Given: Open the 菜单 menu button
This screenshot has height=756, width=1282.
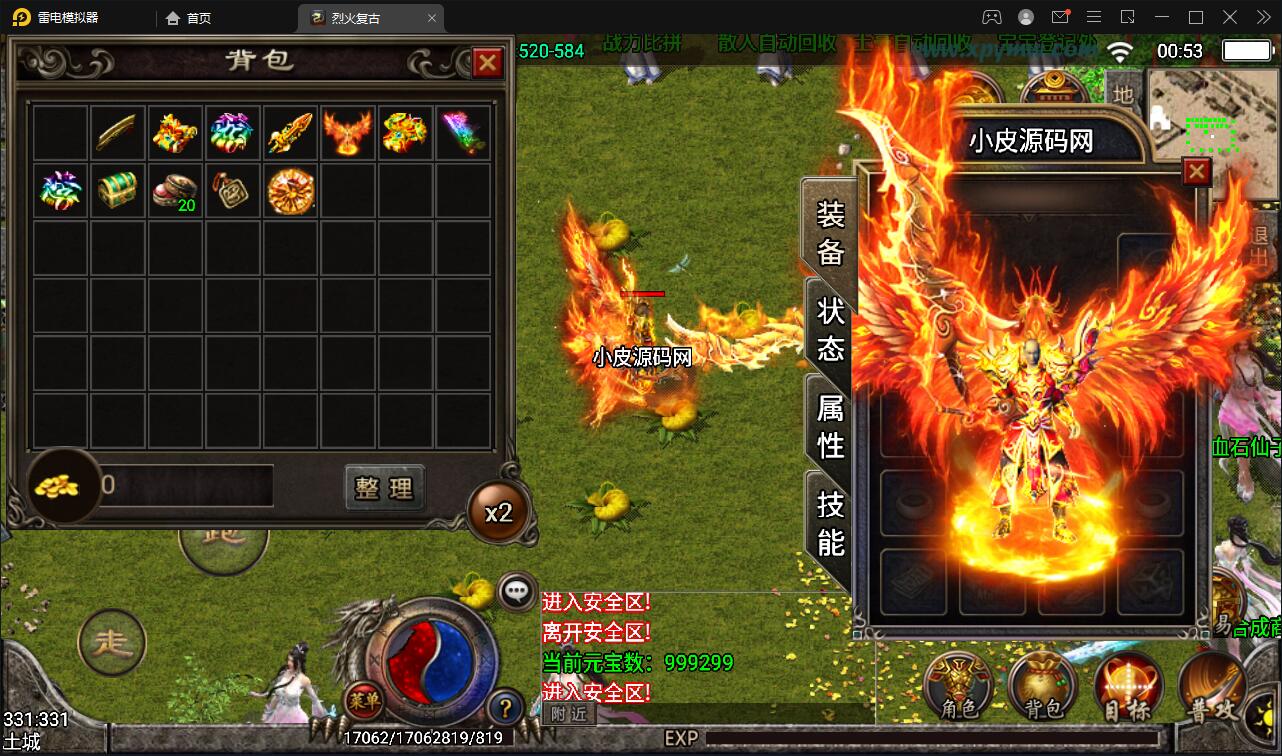Looking at the screenshot, I should (362, 700).
